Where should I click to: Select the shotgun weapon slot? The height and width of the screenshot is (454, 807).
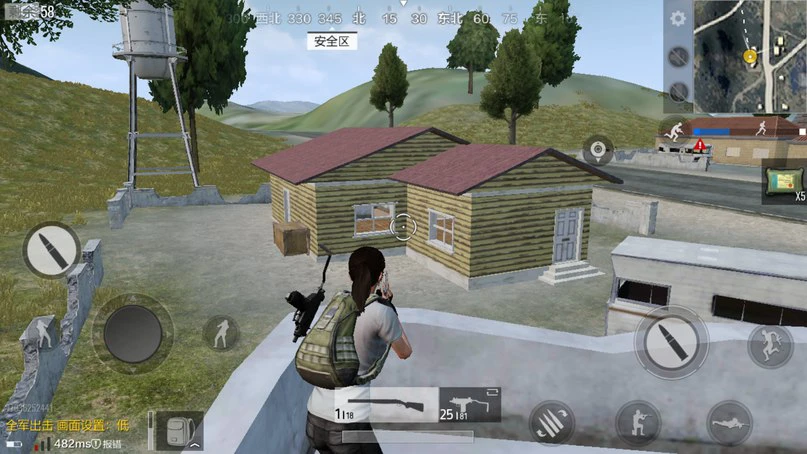click(x=385, y=405)
